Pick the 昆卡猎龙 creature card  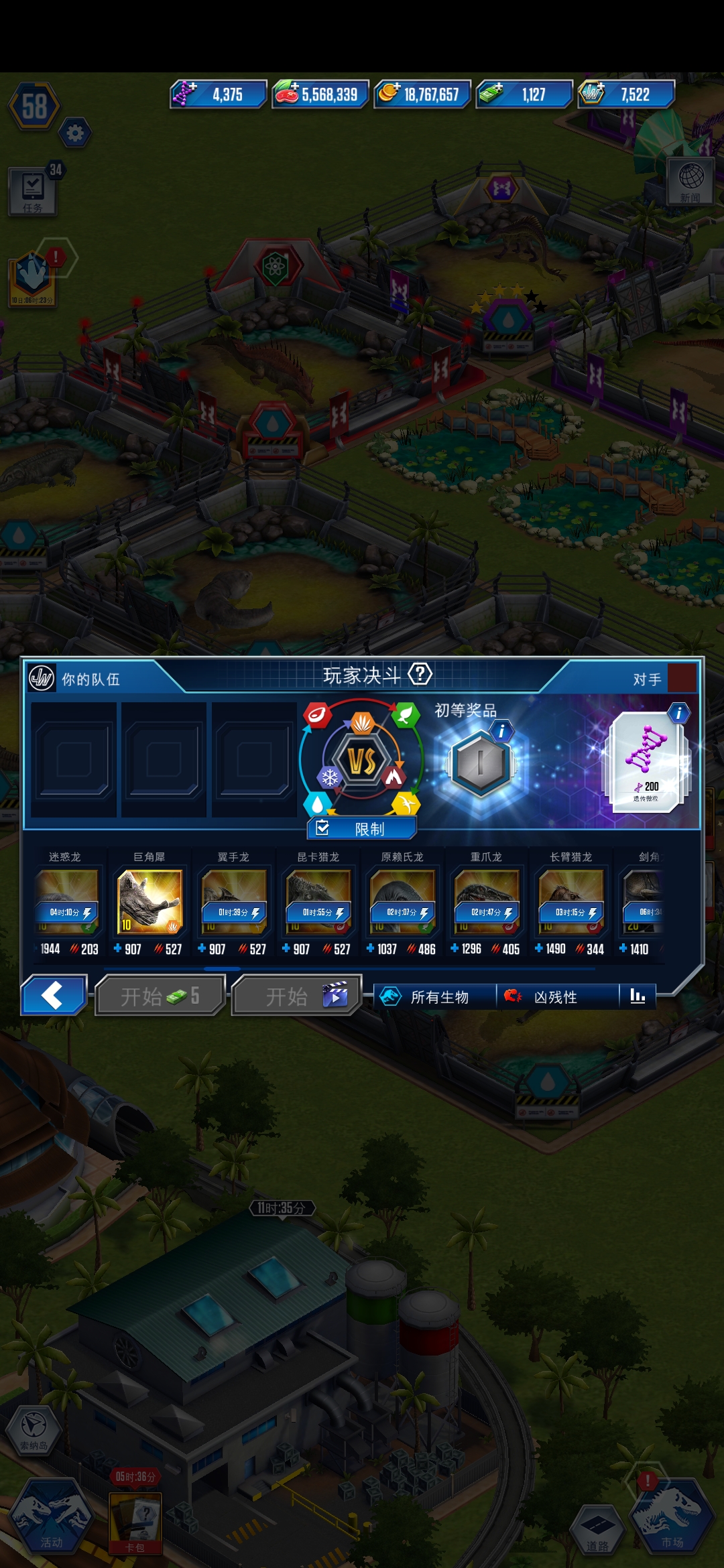318,901
